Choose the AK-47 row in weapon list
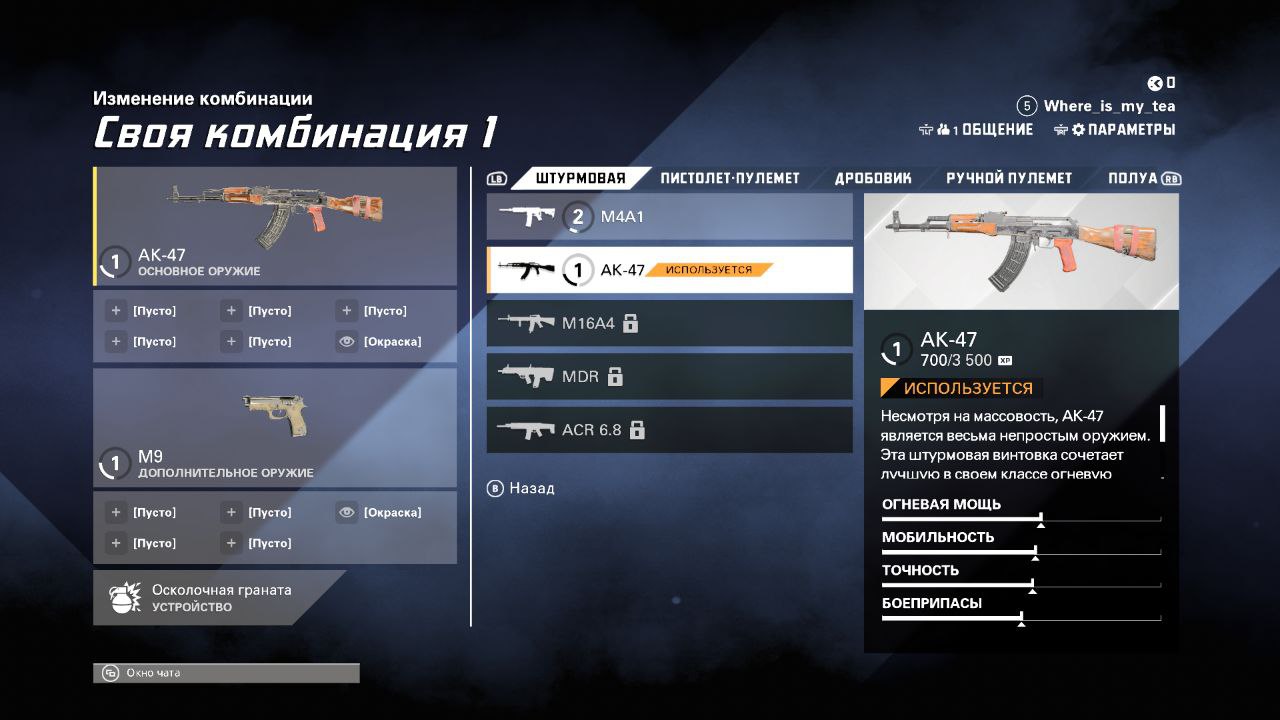 tap(669, 270)
